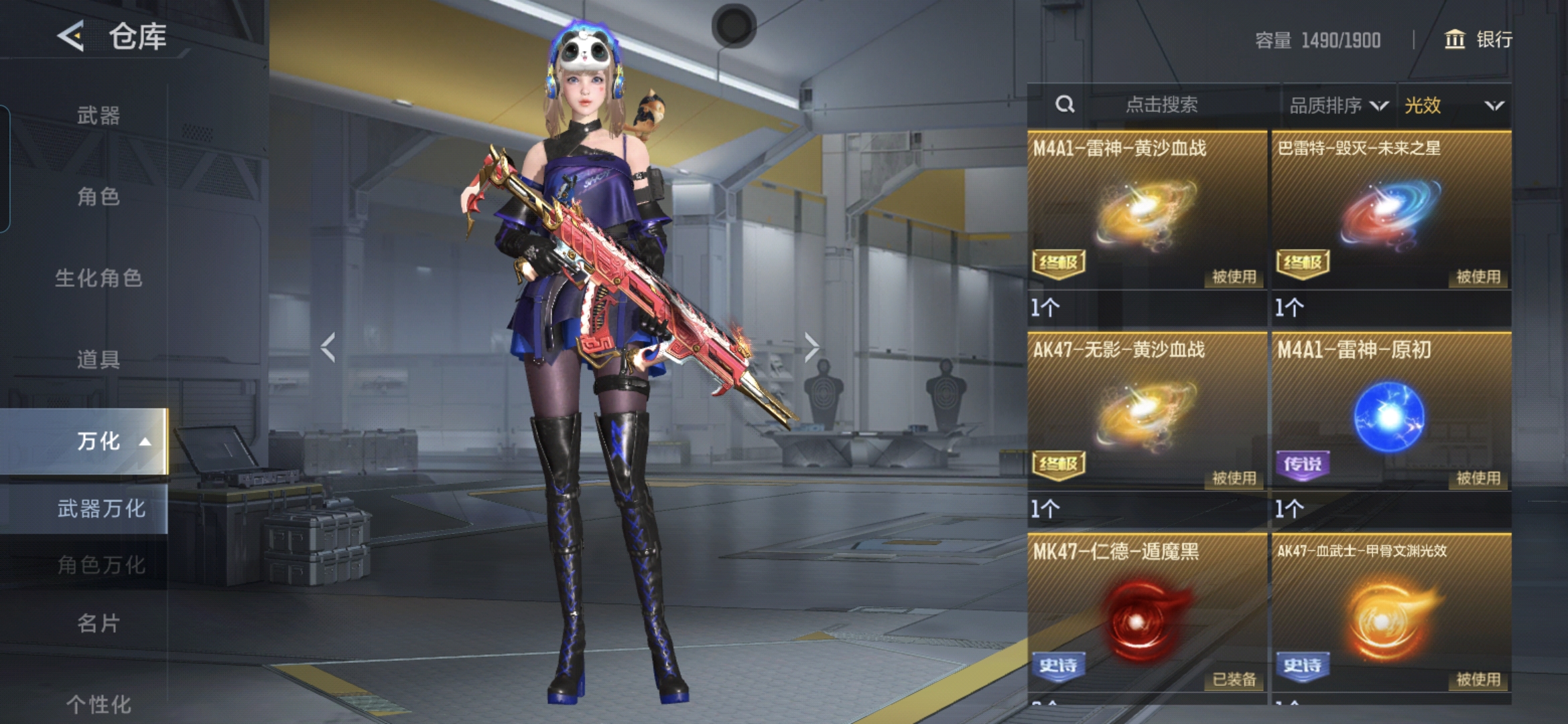Select the 巴雷特-毁灭-未来之星 effect item

click(1391, 211)
